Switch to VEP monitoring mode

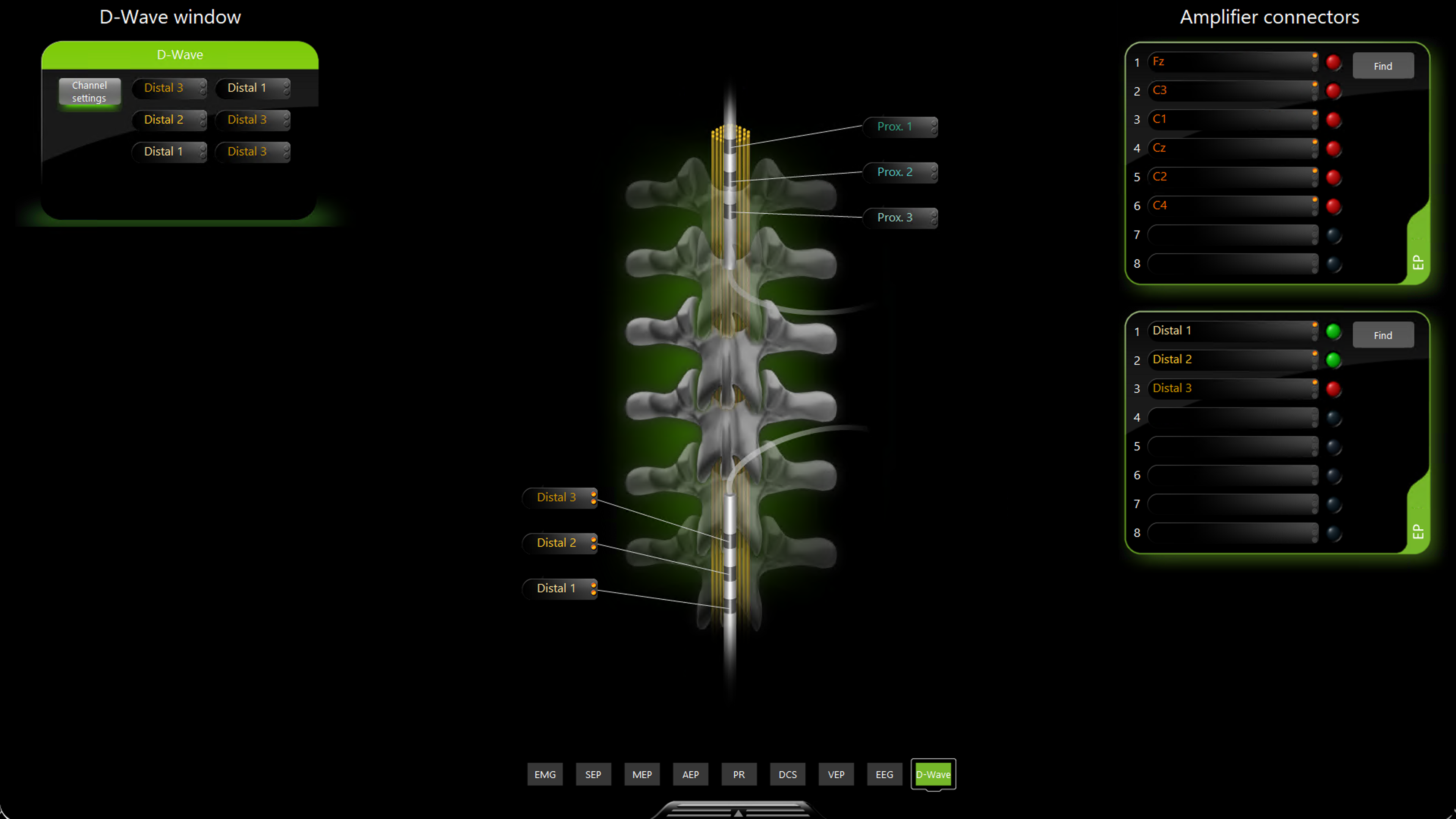[836, 774]
